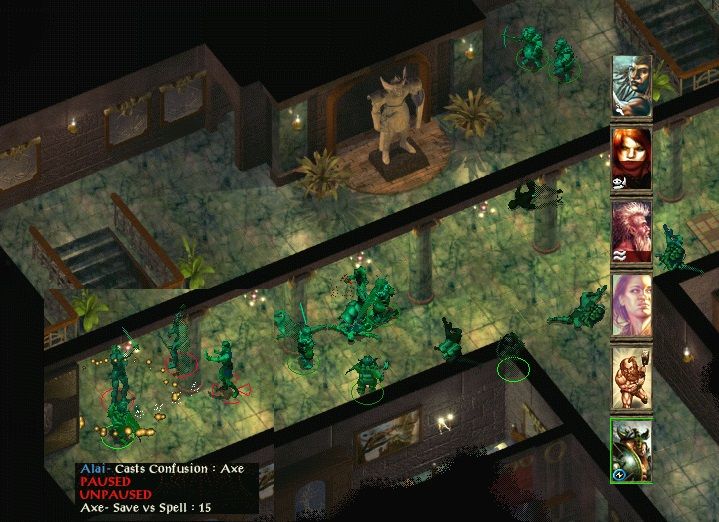Image resolution: width=719 pixels, height=522 pixels.
Task: Select the horned-helmet warrior portrait
Action: pyautogui.click(x=631, y=450)
